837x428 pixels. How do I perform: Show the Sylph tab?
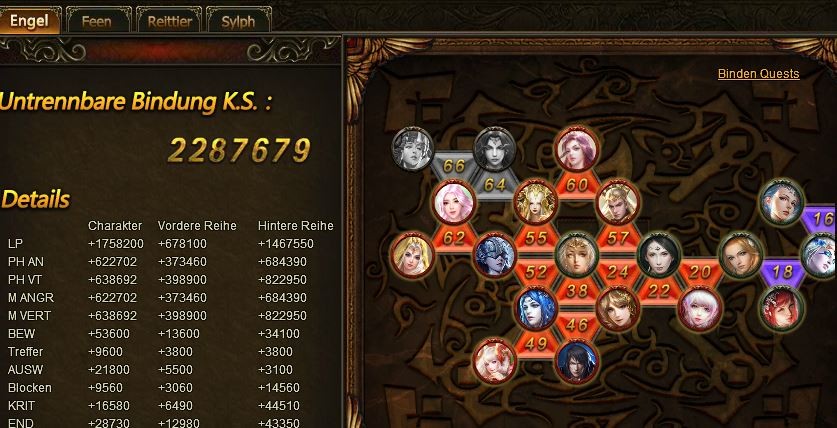[238, 20]
